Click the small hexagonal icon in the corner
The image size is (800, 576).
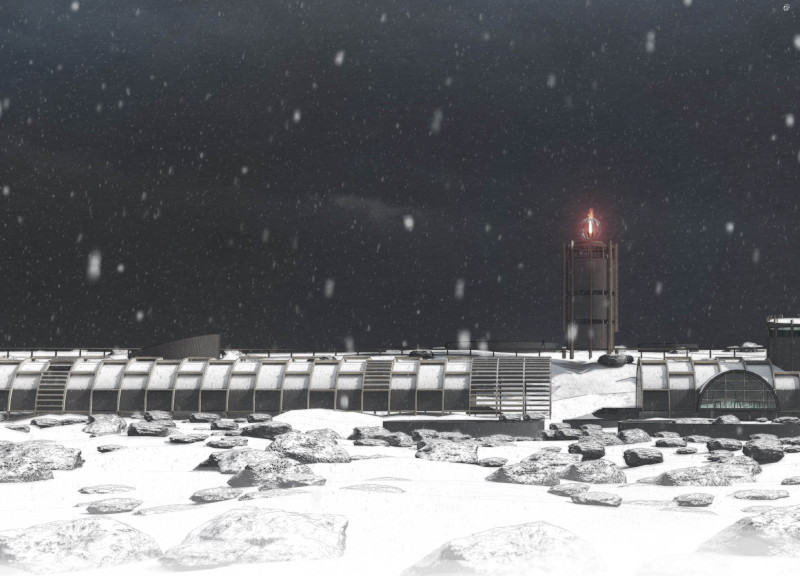coord(786,8)
